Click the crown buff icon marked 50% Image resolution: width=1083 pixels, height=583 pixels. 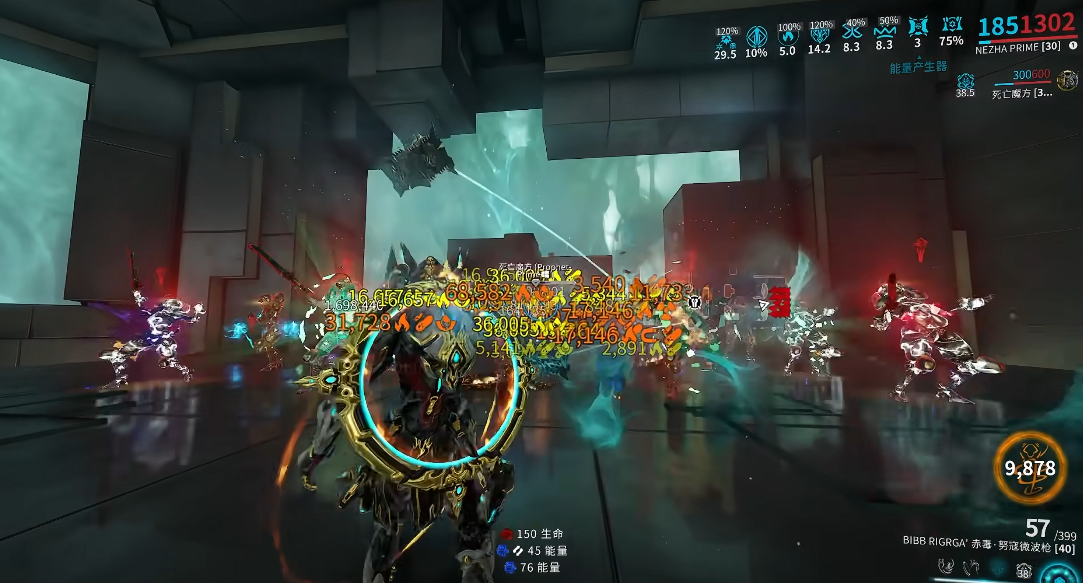[x=885, y=29]
